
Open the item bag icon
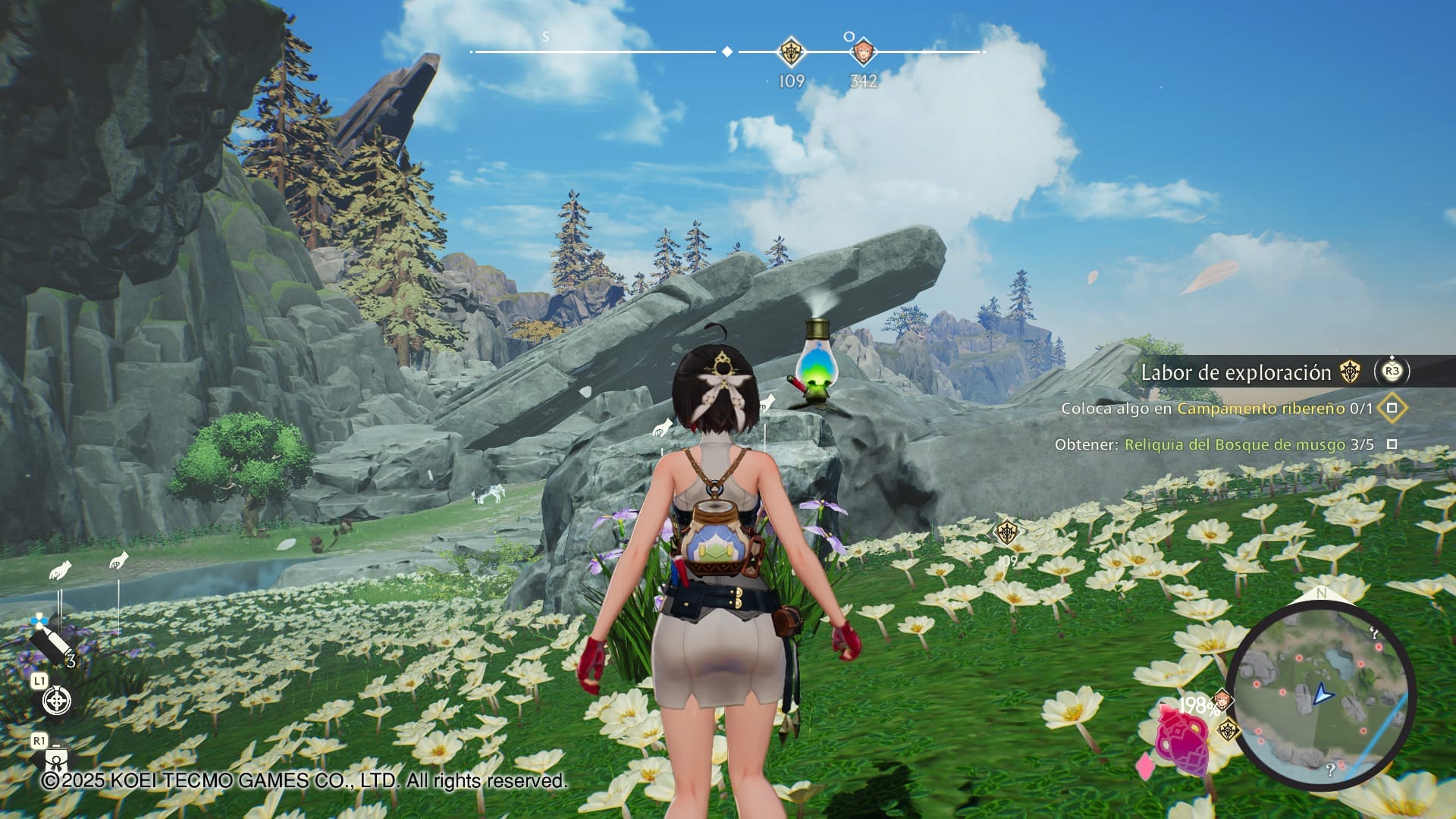pyautogui.click(x=57, y=758)
